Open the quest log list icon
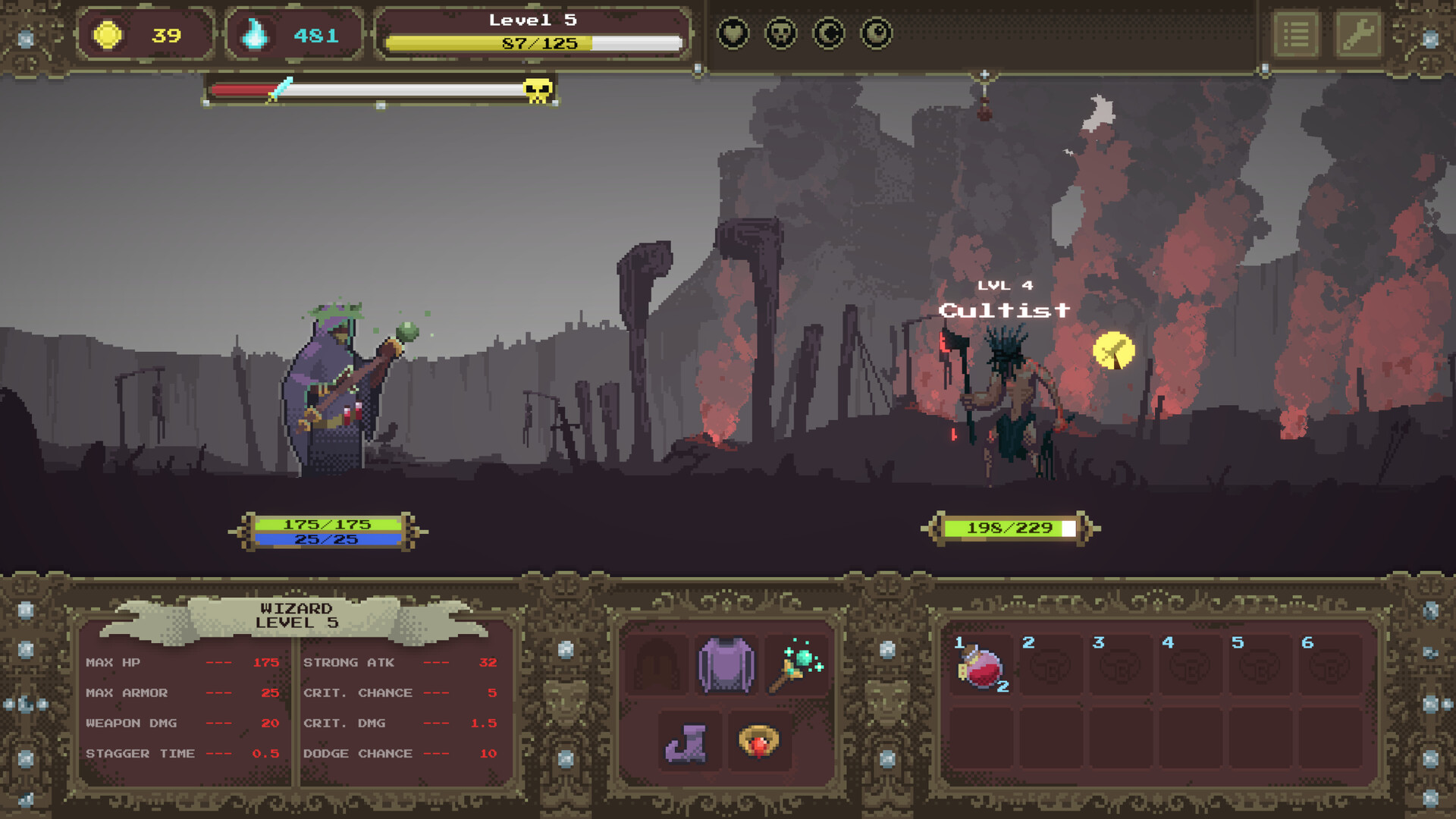 tap(1297, 33)
